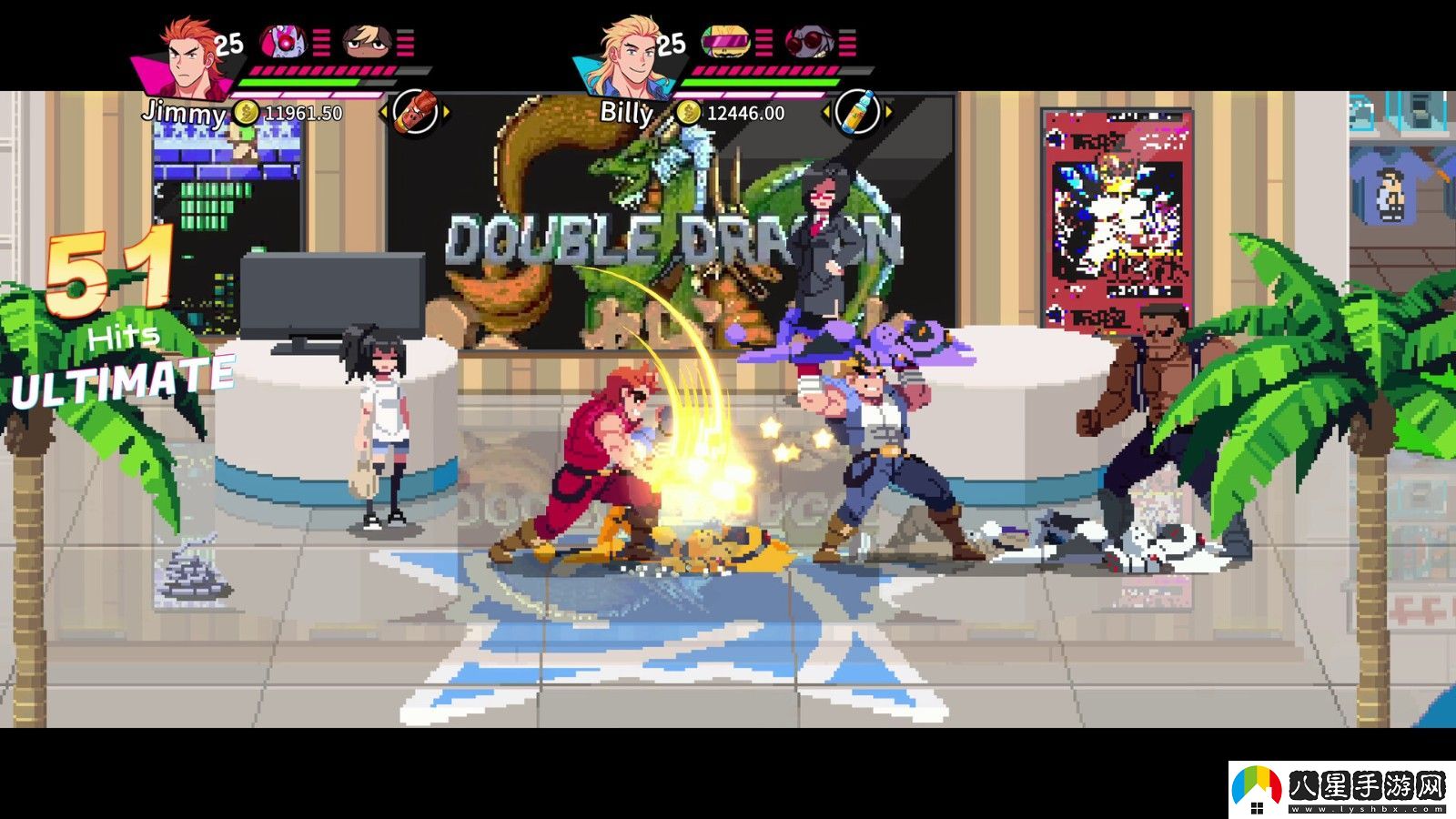Click Billy's green health bar
Screen dimensions: 1456x819
(x=759, y=83)
